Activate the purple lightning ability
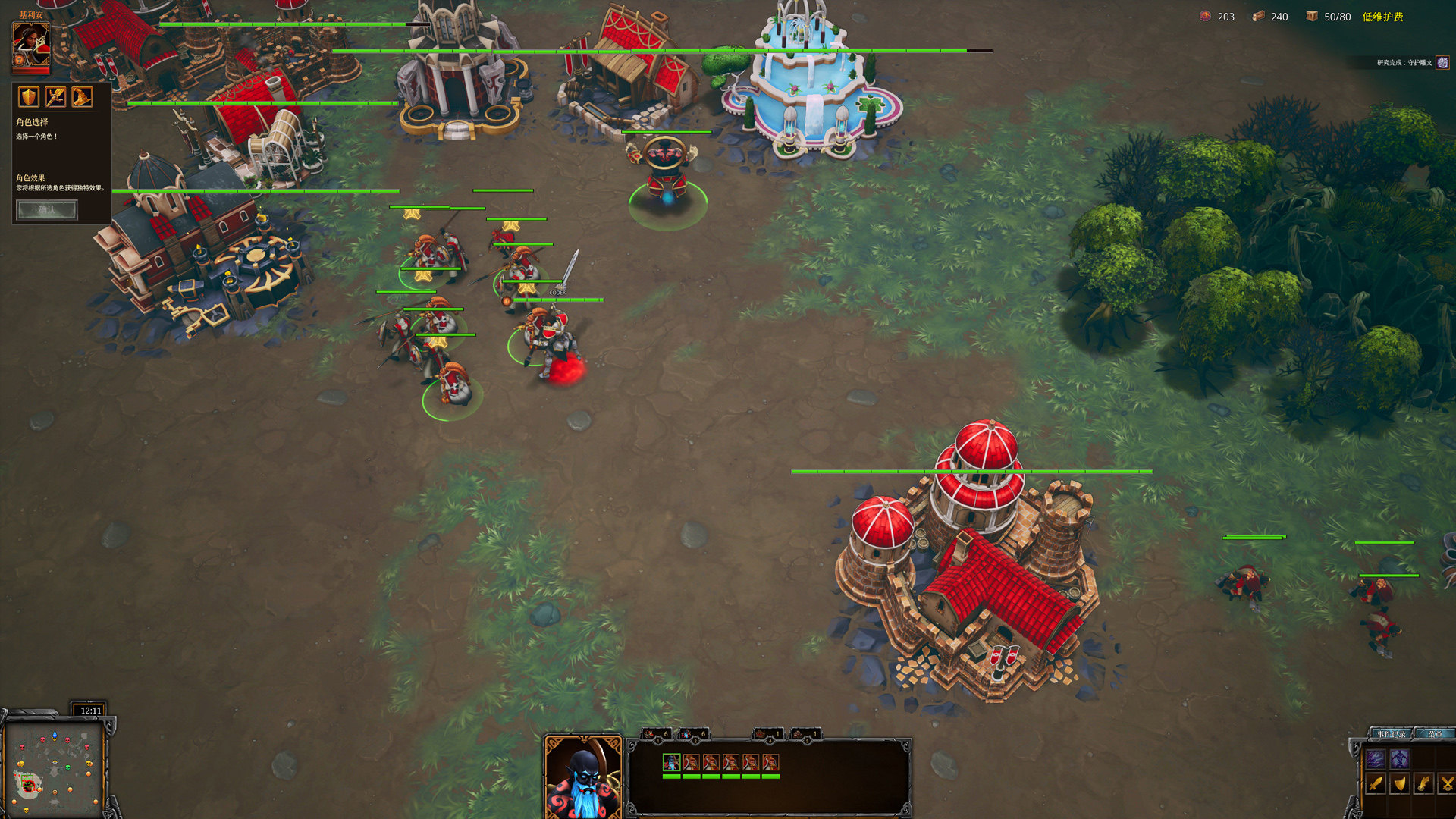1456x819 pixels. point(1376,758)
